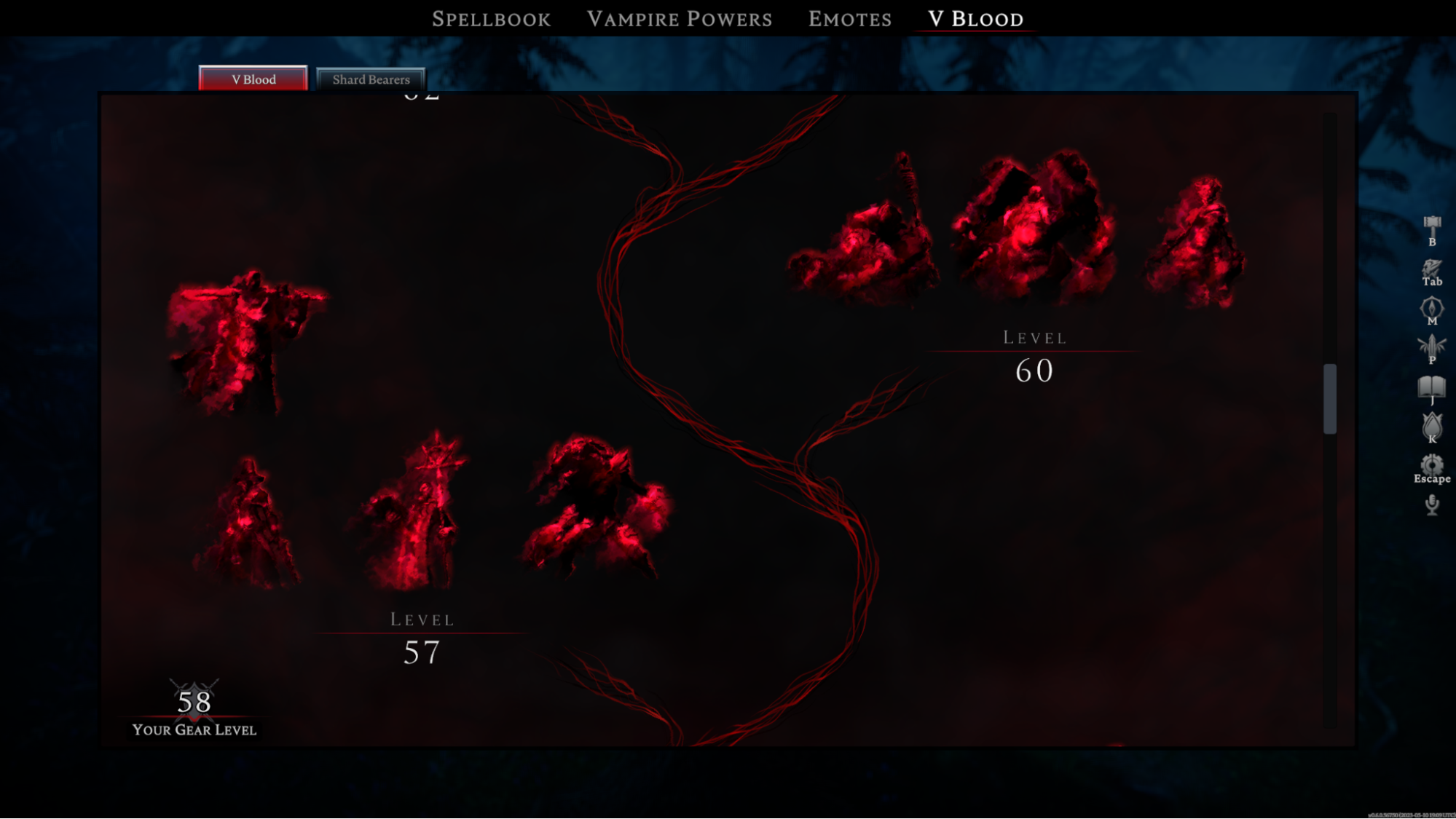This screenshot has height=819, width=1456.
Task: Click the V Blood list scrollbar handle
Action: tap(1329, 398)
